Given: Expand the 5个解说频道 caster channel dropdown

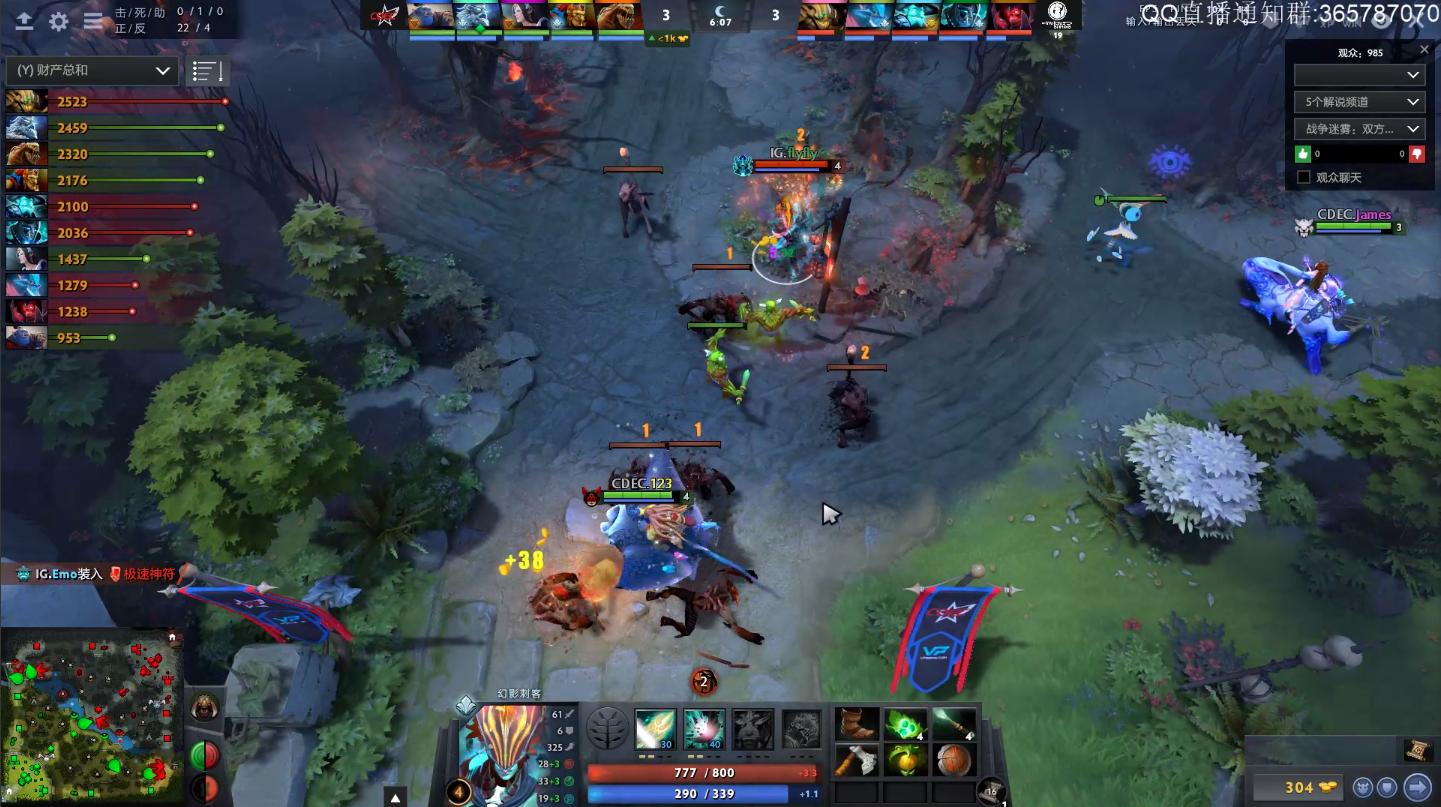Looking at the screenshot, I should coord(1357,101).
